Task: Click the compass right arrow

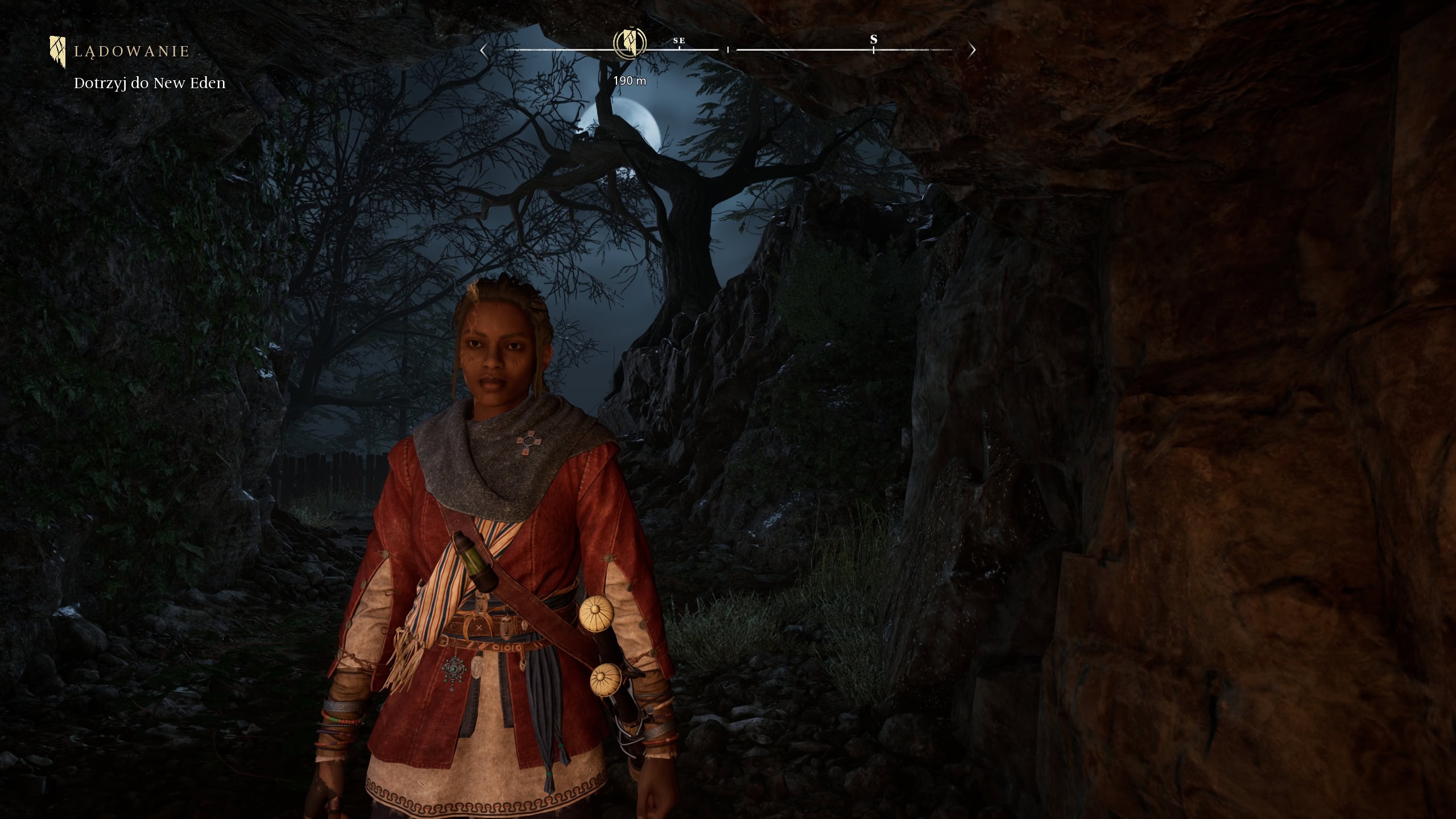Action: click(x=972, y=50)
